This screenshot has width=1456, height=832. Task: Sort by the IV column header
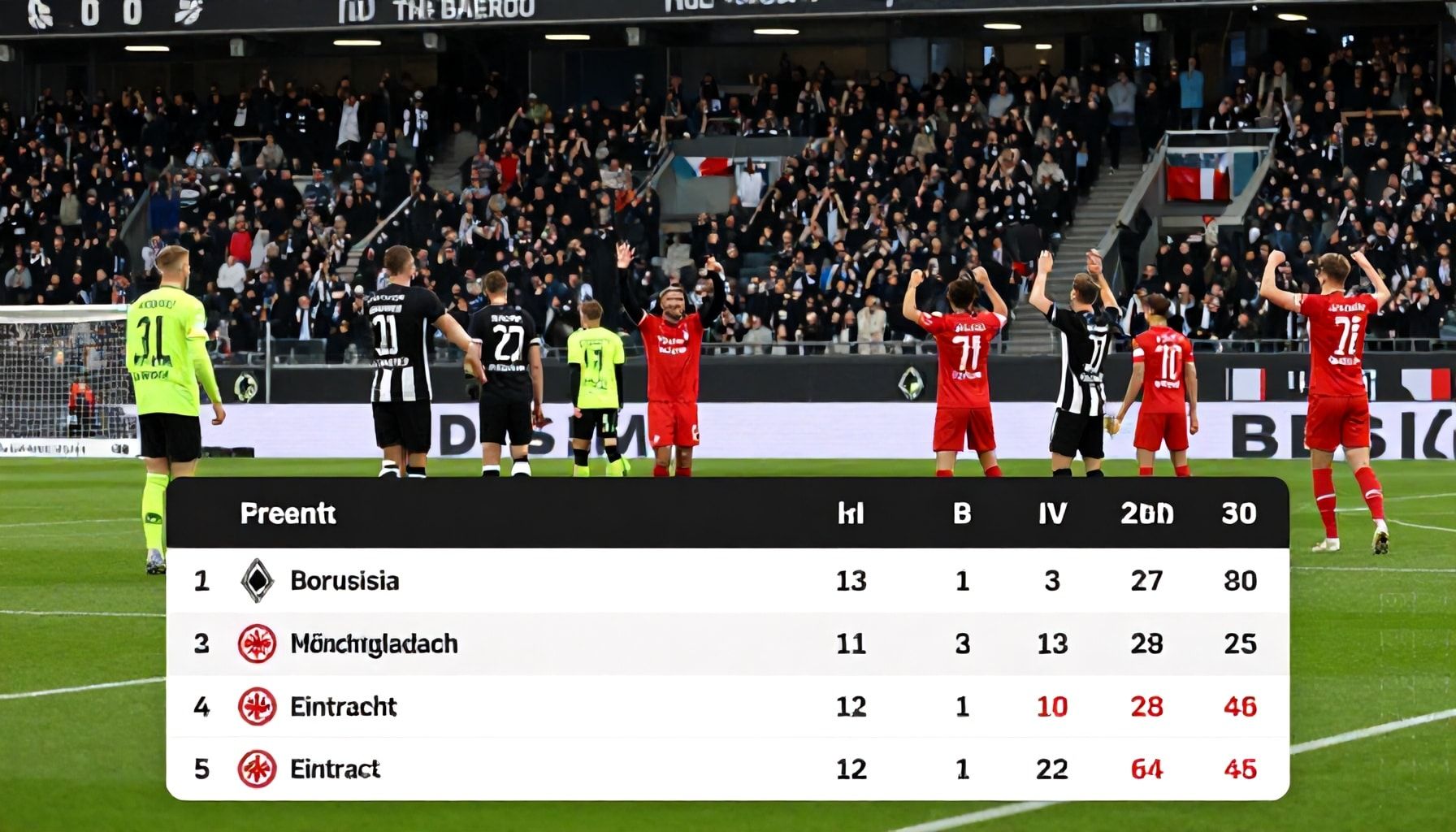1051,513
